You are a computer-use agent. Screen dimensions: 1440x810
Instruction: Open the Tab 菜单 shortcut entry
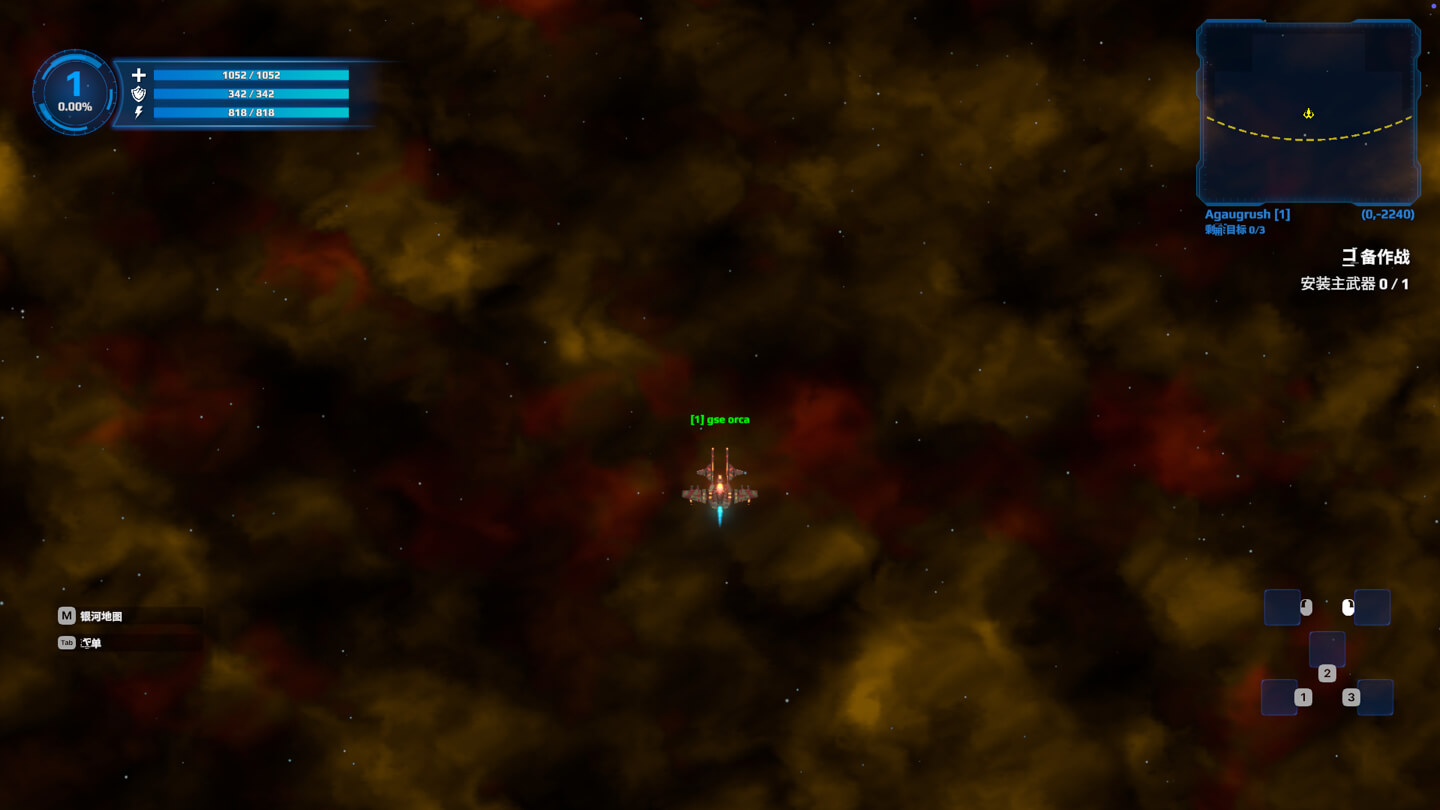point(90,642)
